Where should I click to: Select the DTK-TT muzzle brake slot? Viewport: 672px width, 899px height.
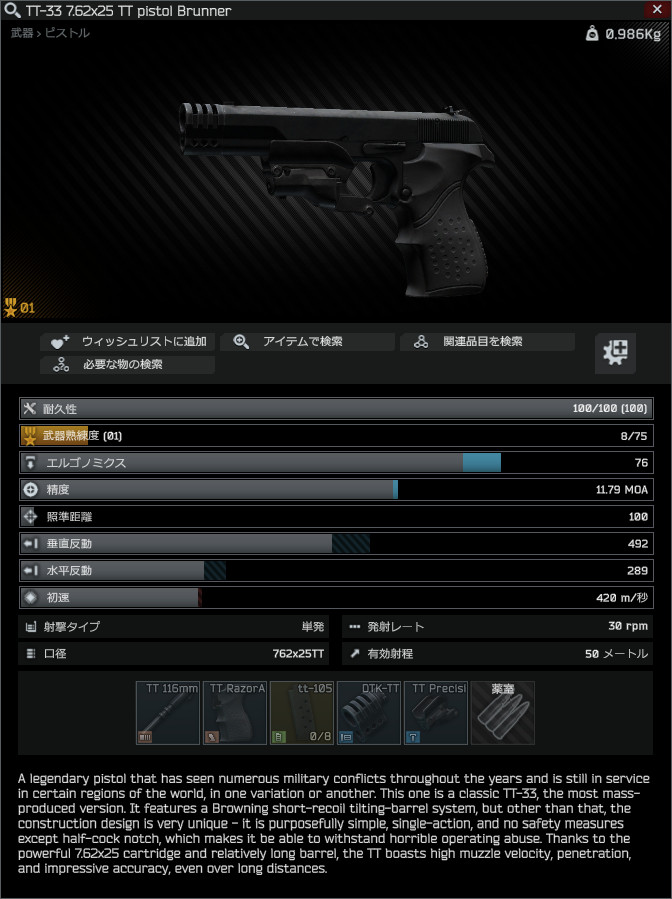point(369,713)
